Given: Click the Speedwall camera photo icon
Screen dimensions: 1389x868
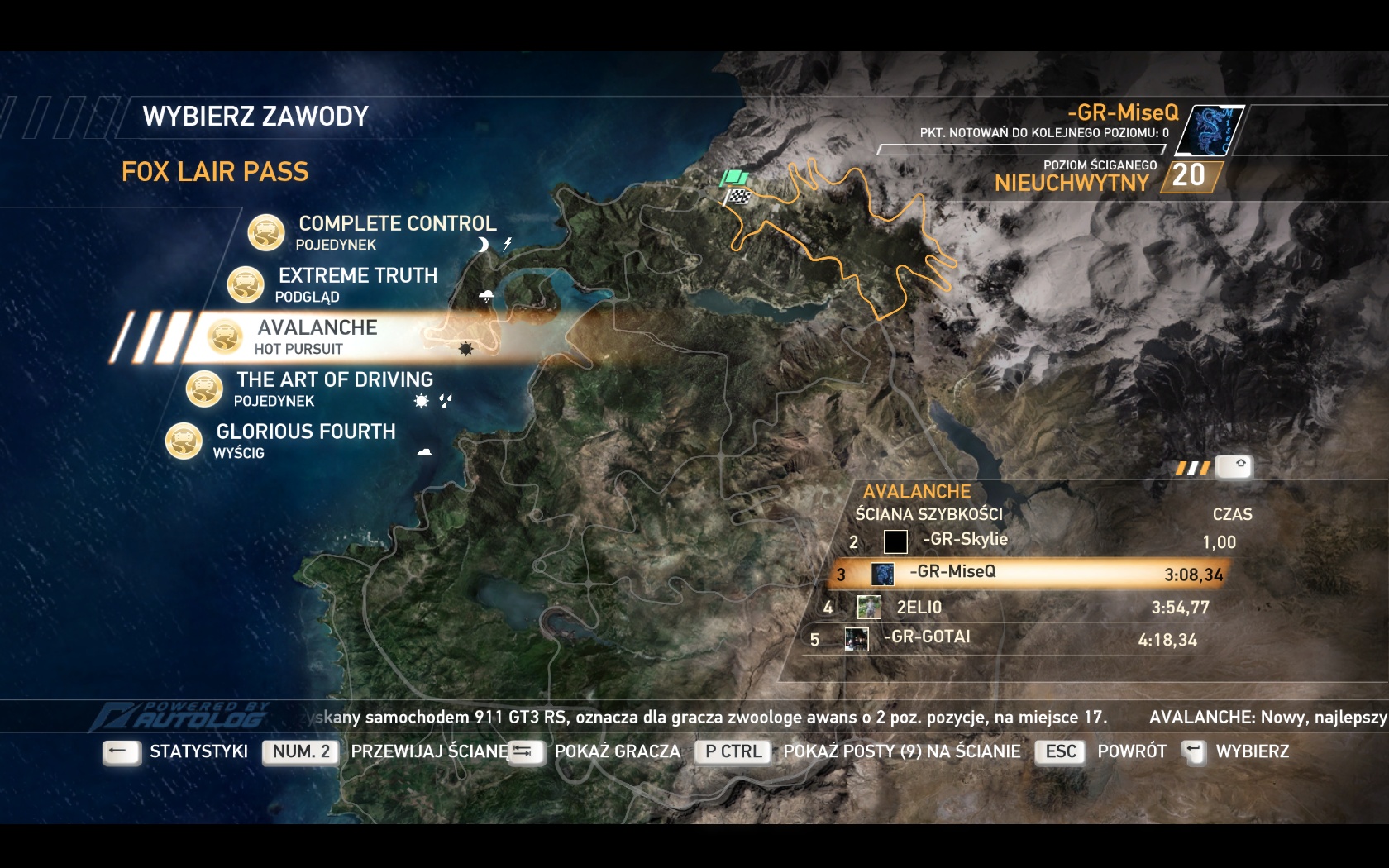Looking at the screenshot, I should coord(1240,465).
